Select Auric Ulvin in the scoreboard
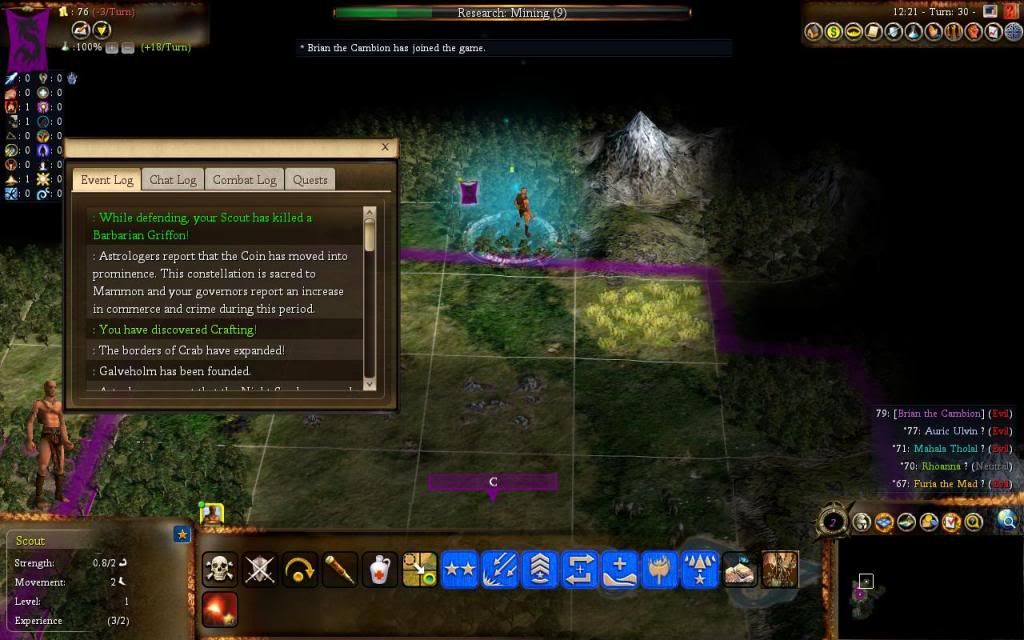The width and height of the screenshot is (1024, 640). 949,431
